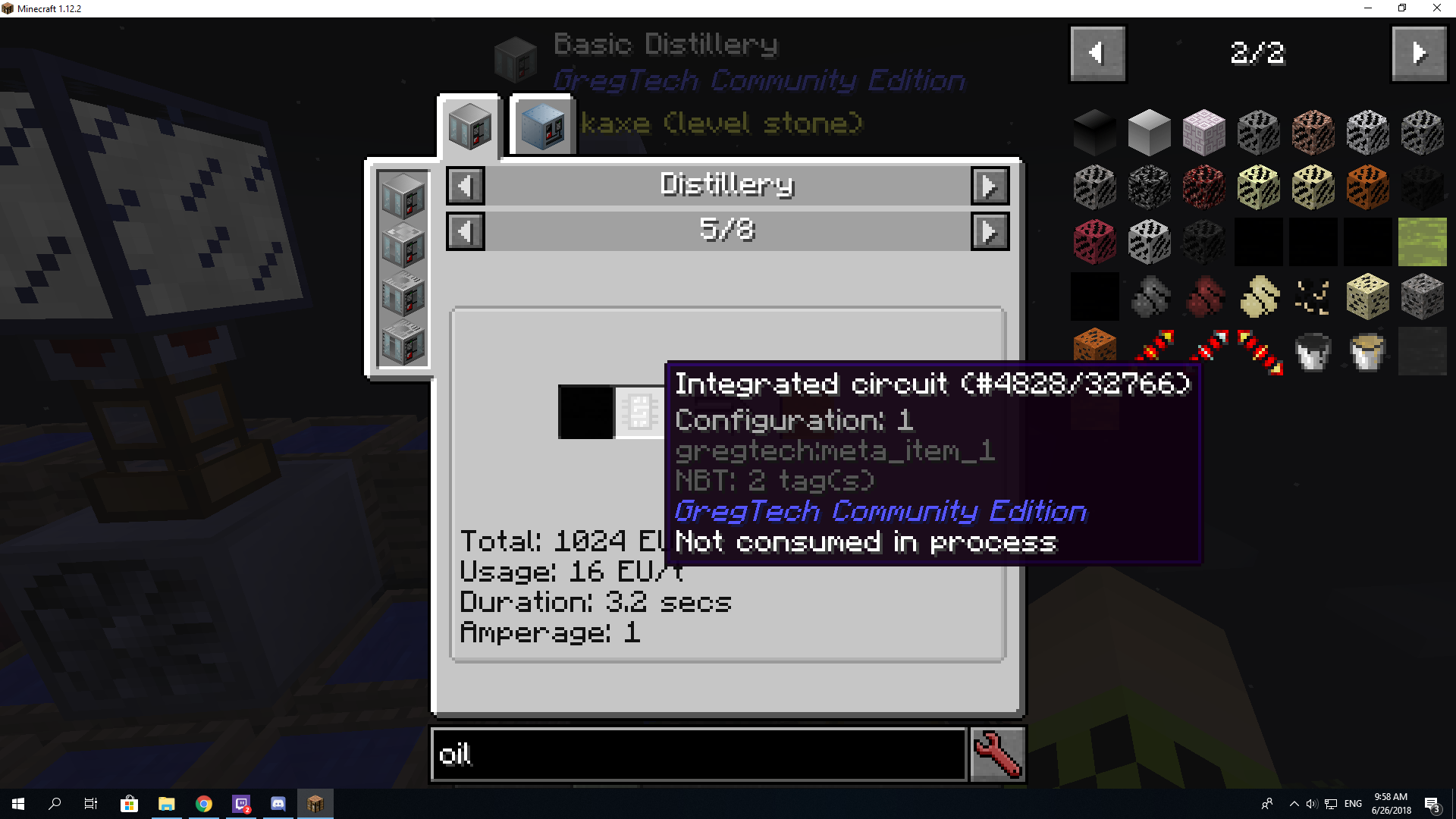Click the right arrow beside the Distillery label
The width and height of the screenshot is (1456, 819).
point(990,185)
